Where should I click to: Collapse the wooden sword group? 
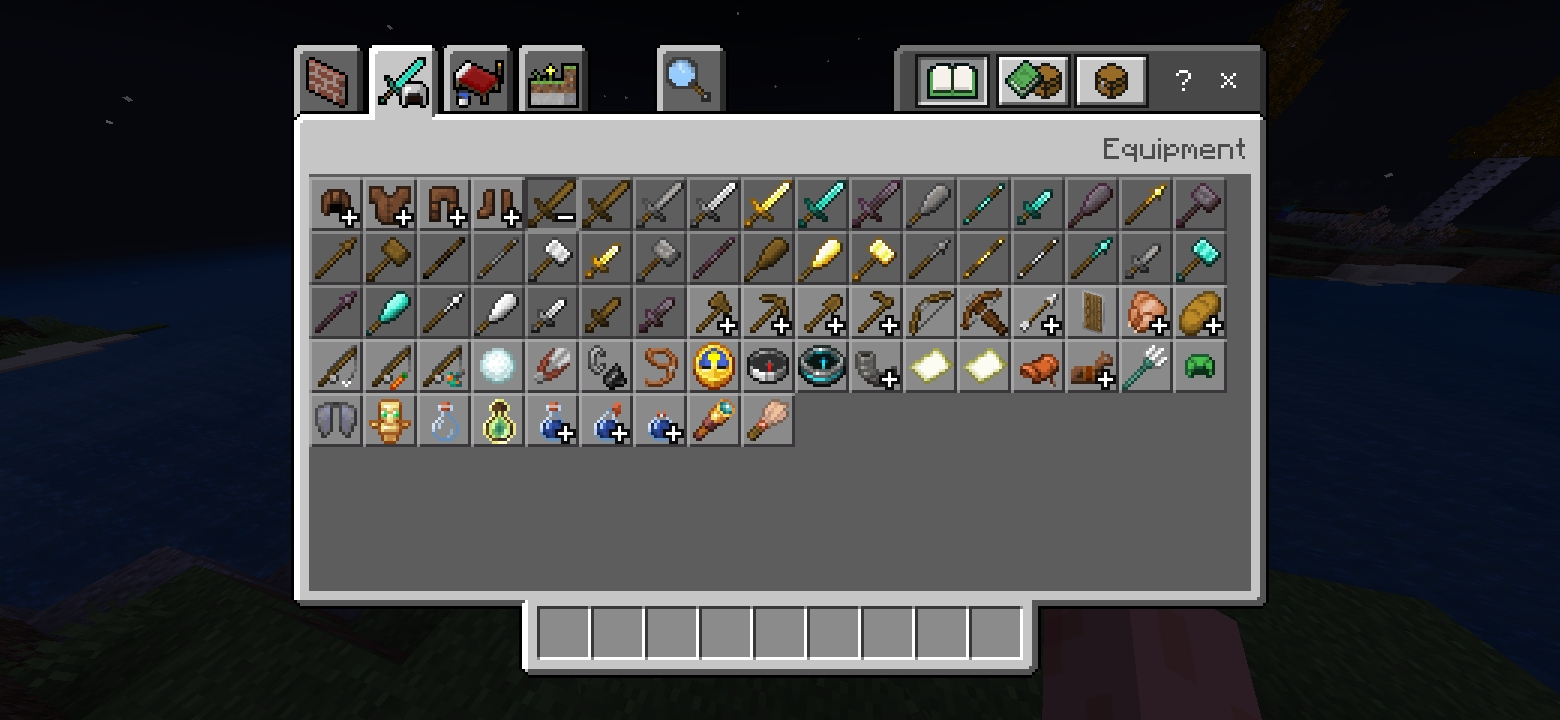pyautogui.click(x=552, y=205)
